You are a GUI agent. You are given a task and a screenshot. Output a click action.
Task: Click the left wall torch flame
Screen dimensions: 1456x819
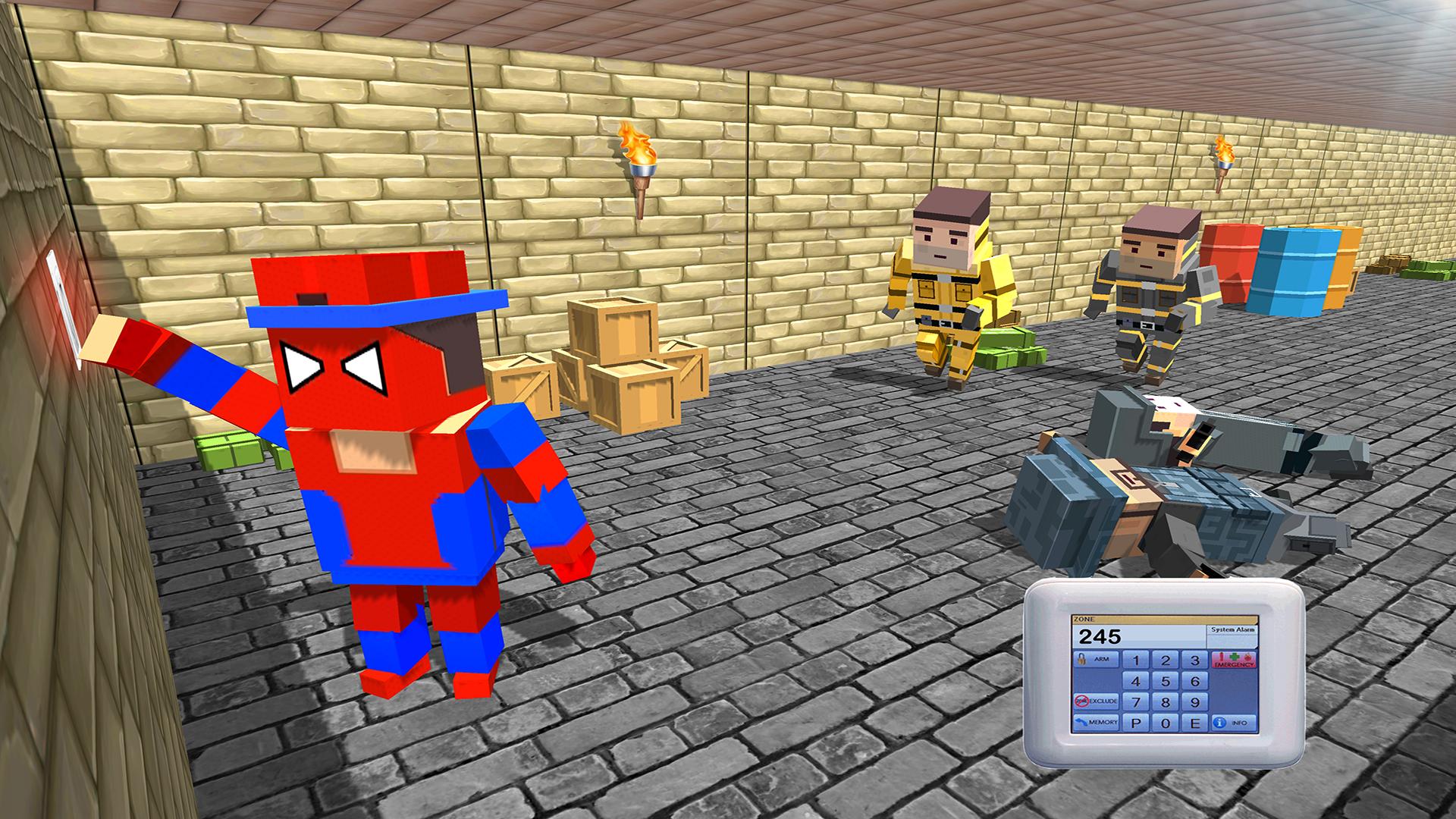[635, 144]
